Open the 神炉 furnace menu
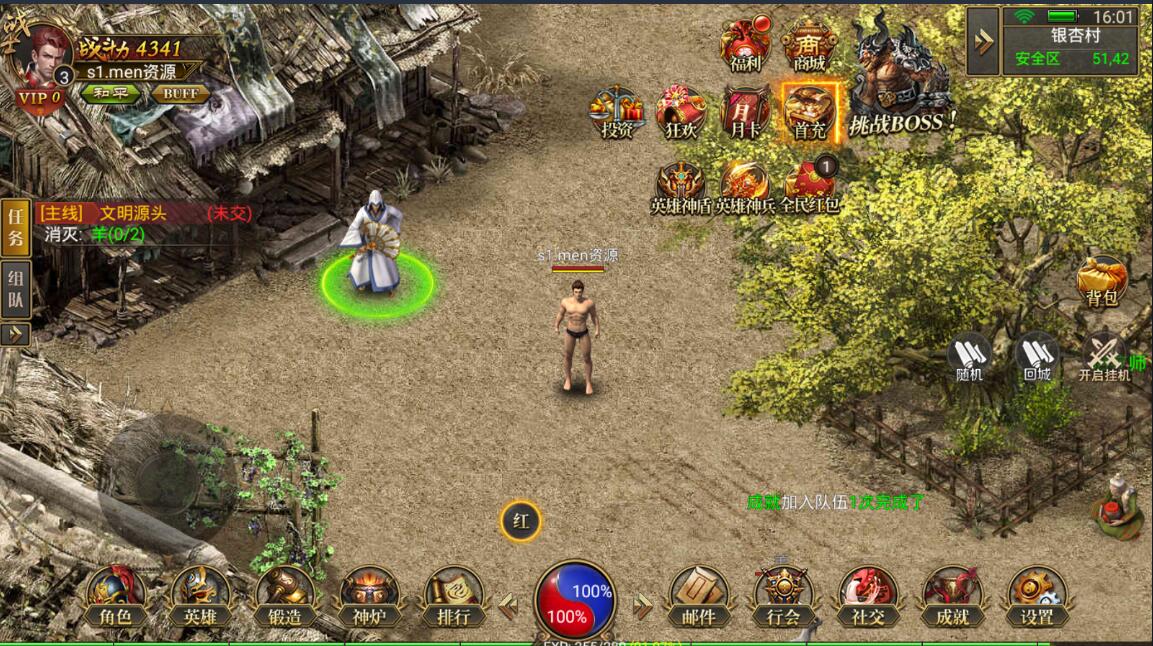The height and width of the screenshot is (646, 1153). 369,596
